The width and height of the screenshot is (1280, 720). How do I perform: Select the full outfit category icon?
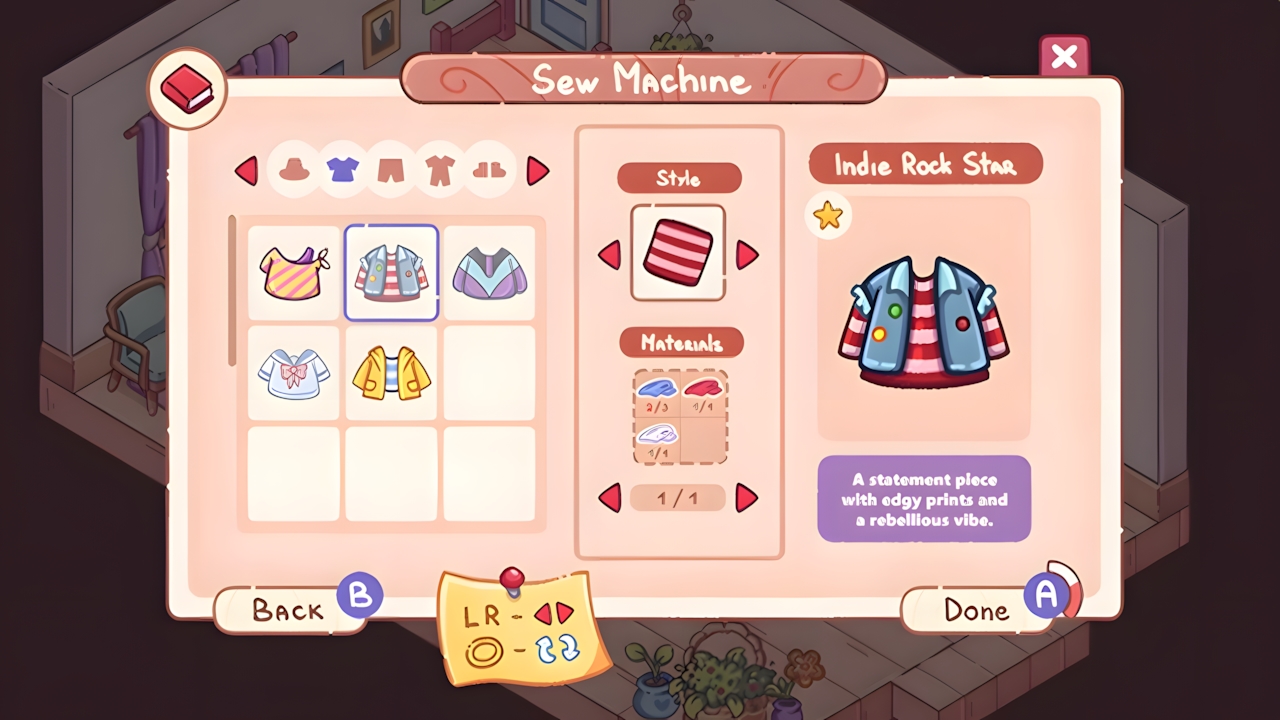click(440, 170)
